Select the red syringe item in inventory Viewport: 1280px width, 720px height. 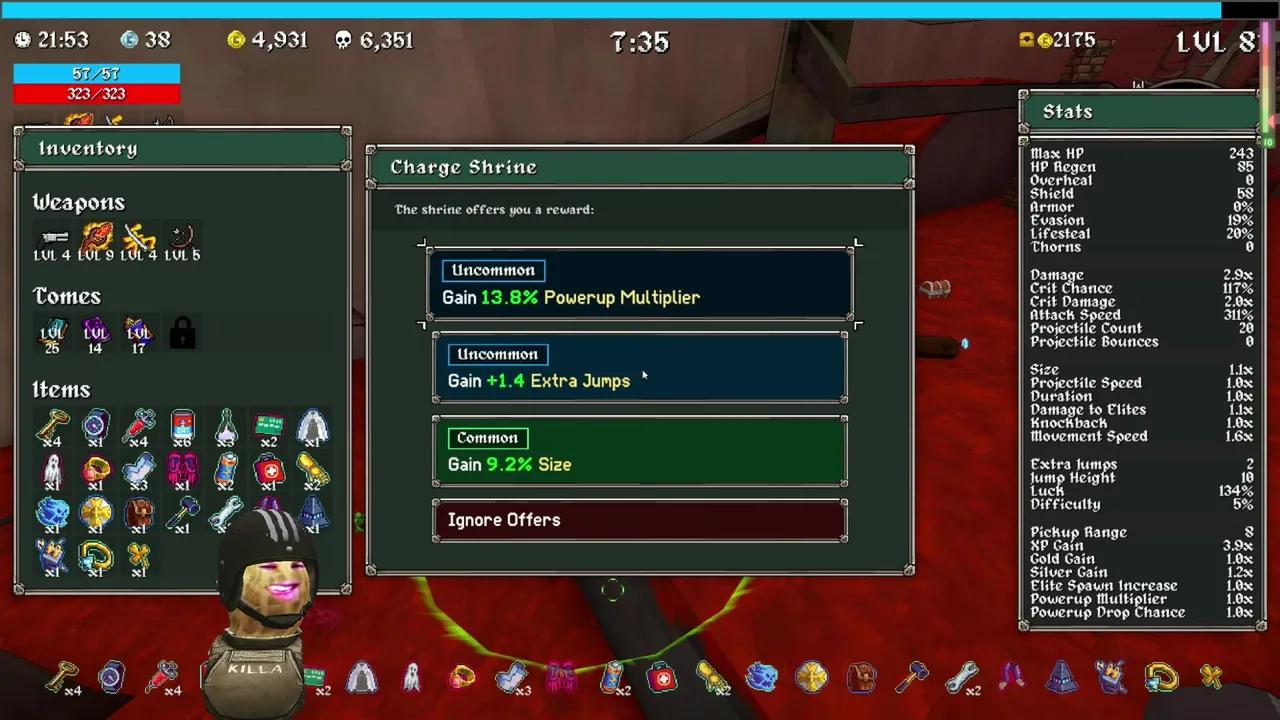point(139,427)
